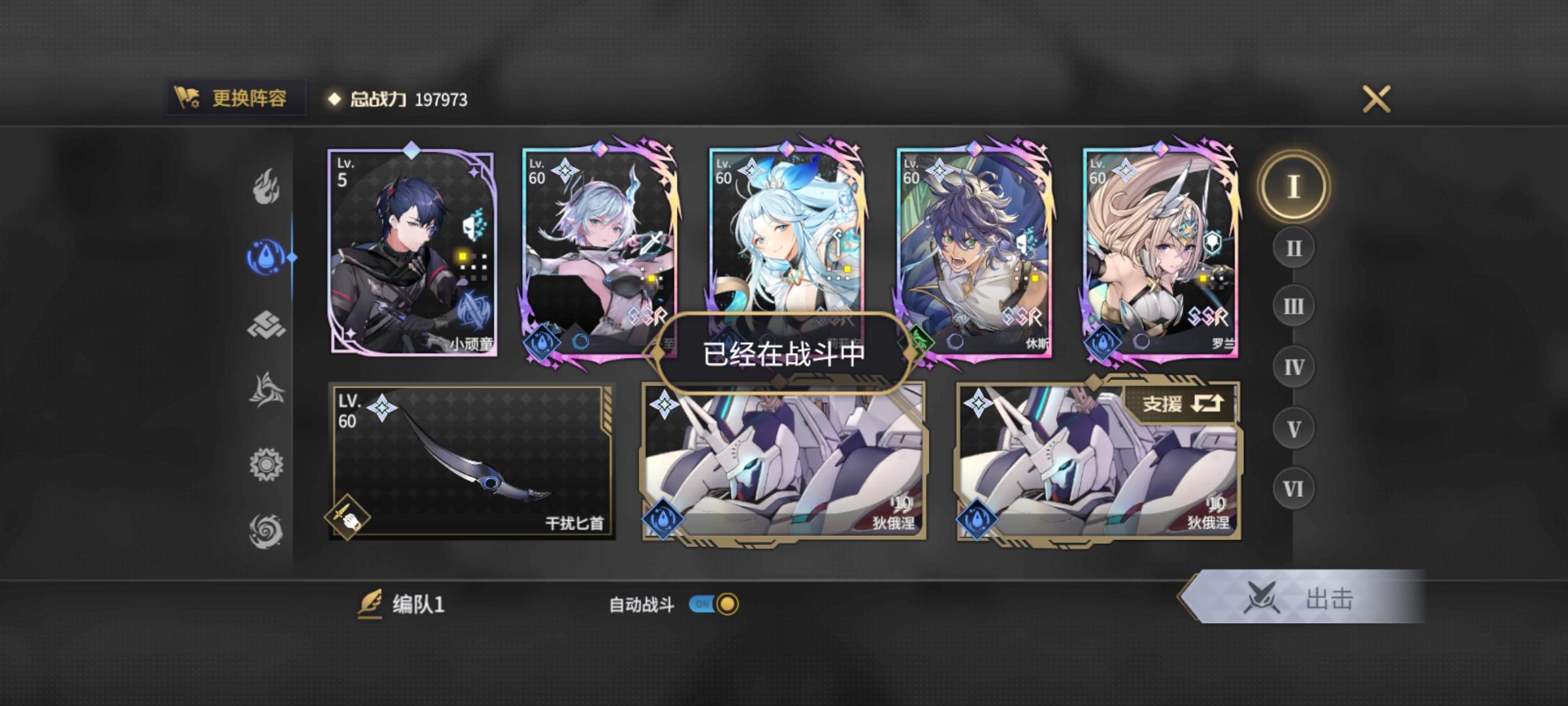Image resolution: width=1568 pixels, height=706 pixels.
Task: Select team slot V
Action: coord(1292,427)
